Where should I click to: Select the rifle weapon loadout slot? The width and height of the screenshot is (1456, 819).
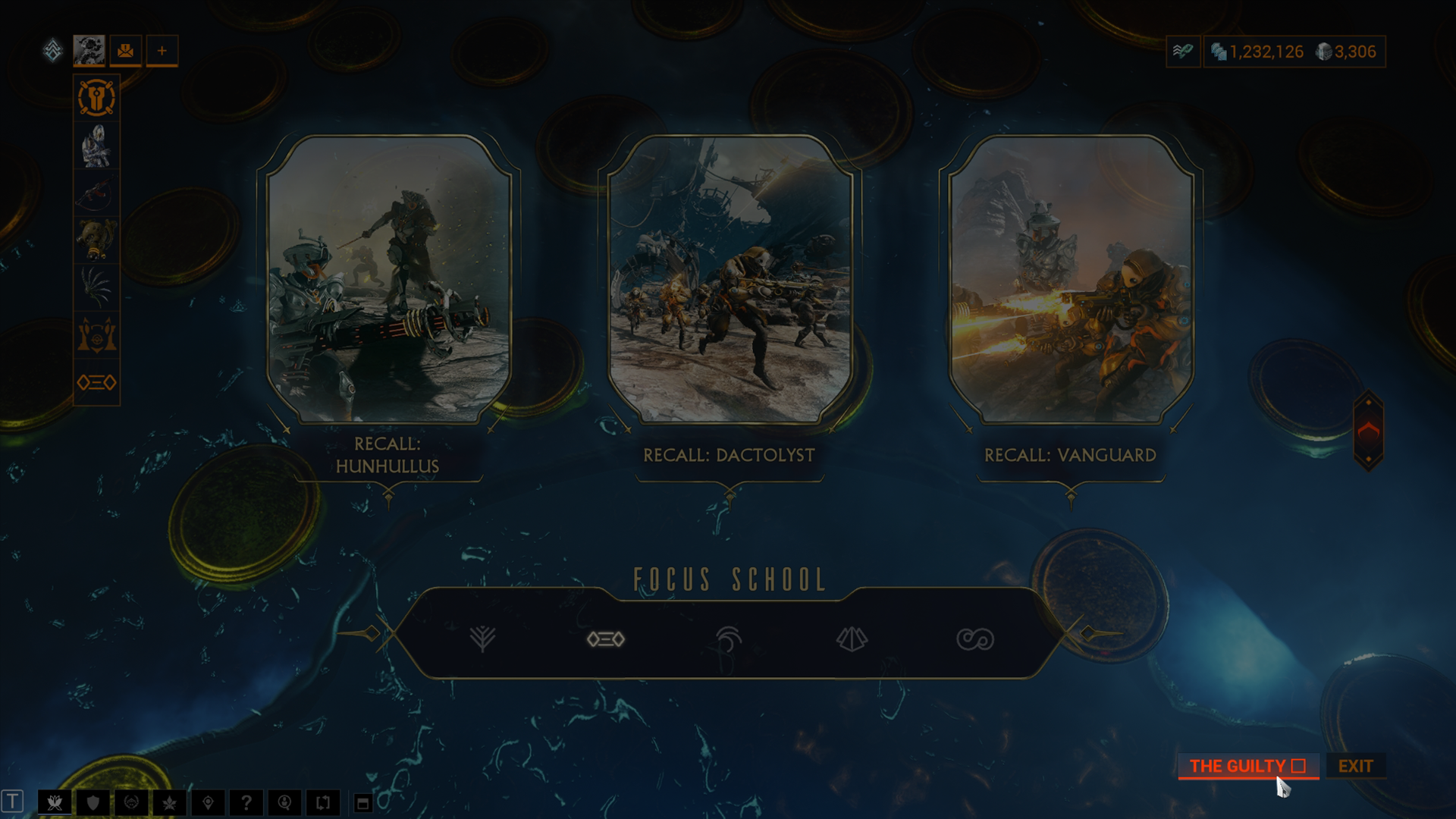(97, 193)
